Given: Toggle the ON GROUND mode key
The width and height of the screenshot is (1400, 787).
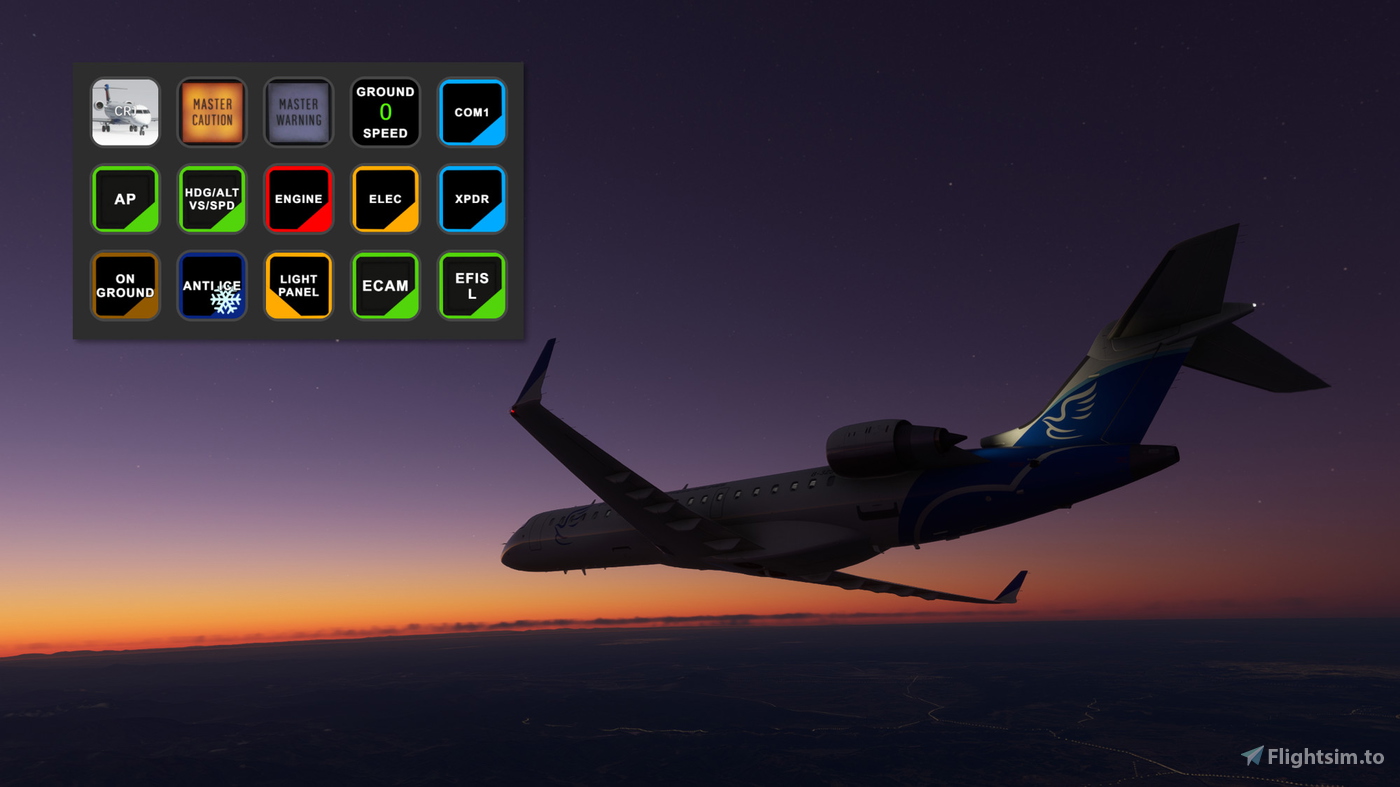Looking at the screenshot, I should (x=125, y=286).
